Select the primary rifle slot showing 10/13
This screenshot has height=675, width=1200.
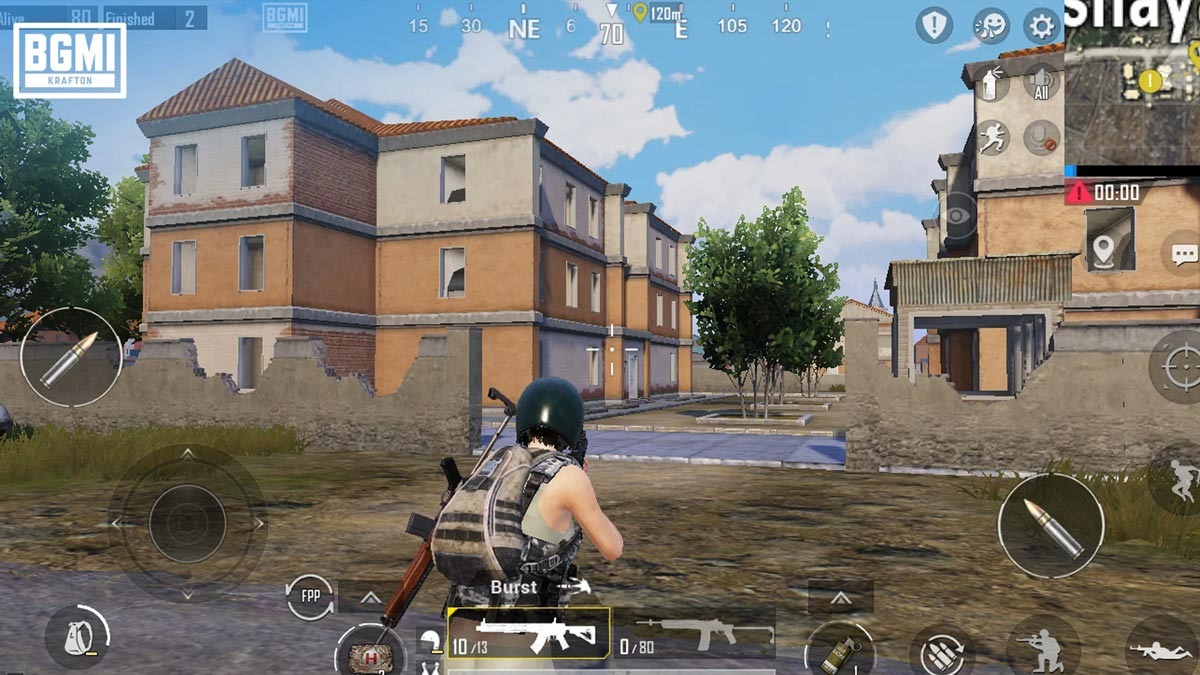click(528, 634)
